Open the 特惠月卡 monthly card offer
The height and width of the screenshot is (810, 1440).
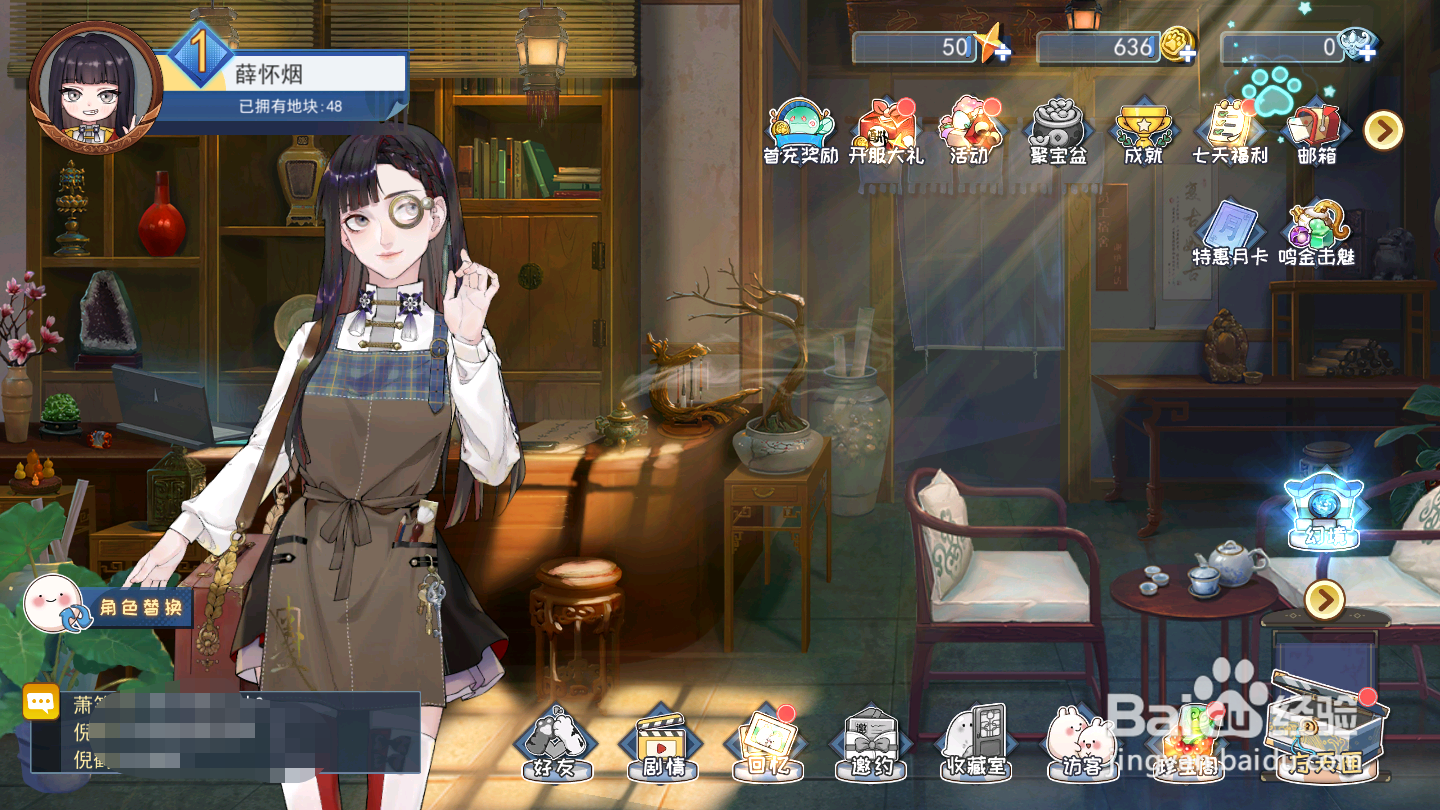coord(1230,233)
